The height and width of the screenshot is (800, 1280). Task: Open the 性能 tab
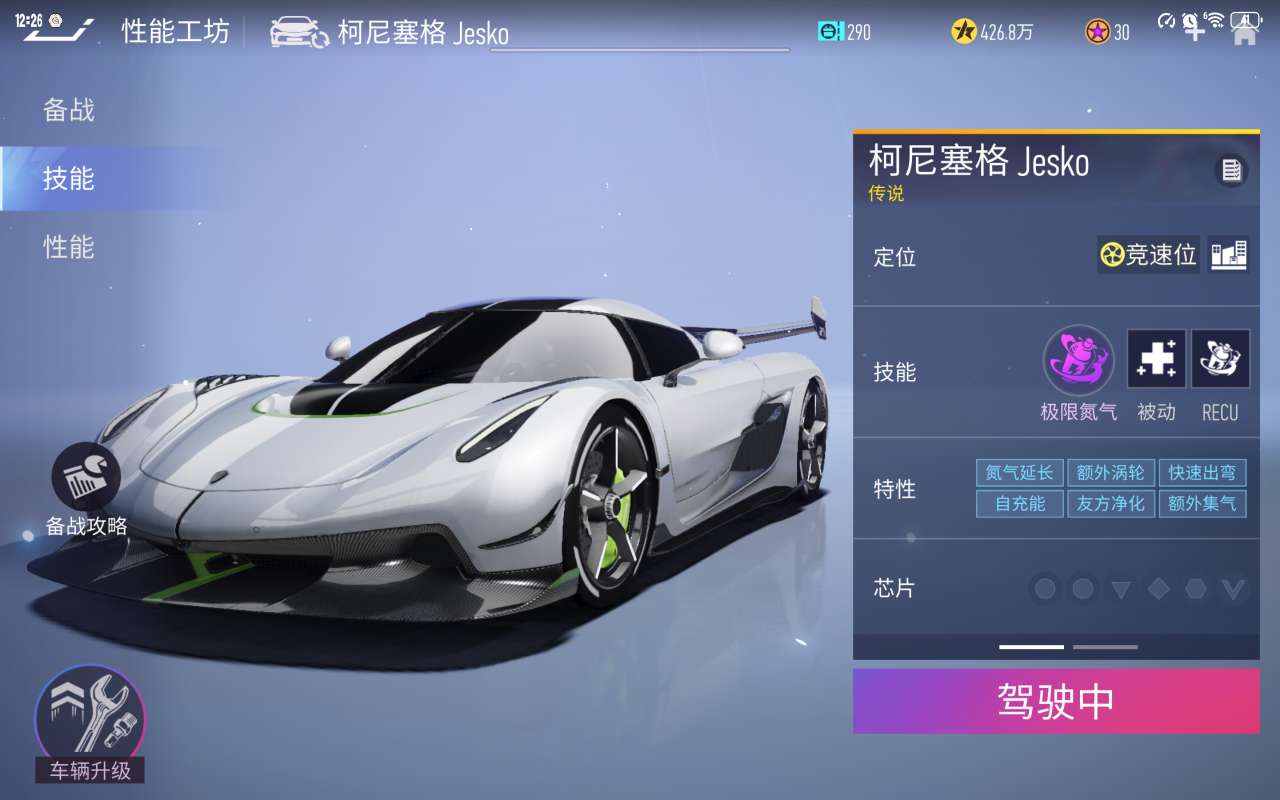point(69,247)
